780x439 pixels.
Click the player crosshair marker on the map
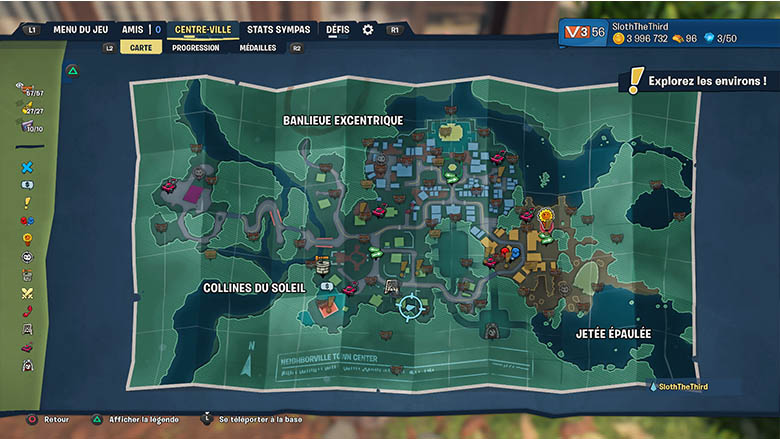(409, 305)
